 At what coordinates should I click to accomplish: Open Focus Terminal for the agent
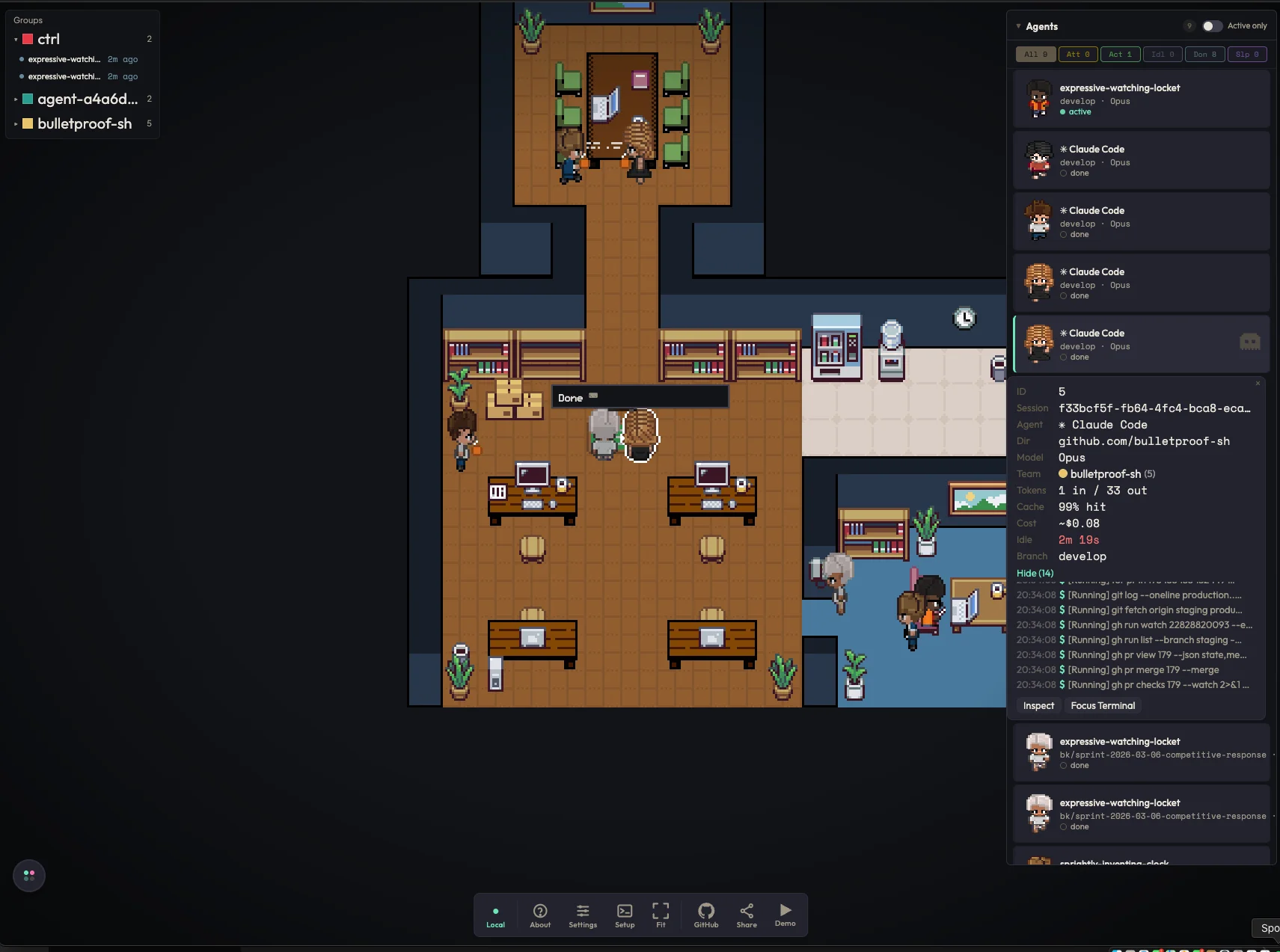point(1103,705)
